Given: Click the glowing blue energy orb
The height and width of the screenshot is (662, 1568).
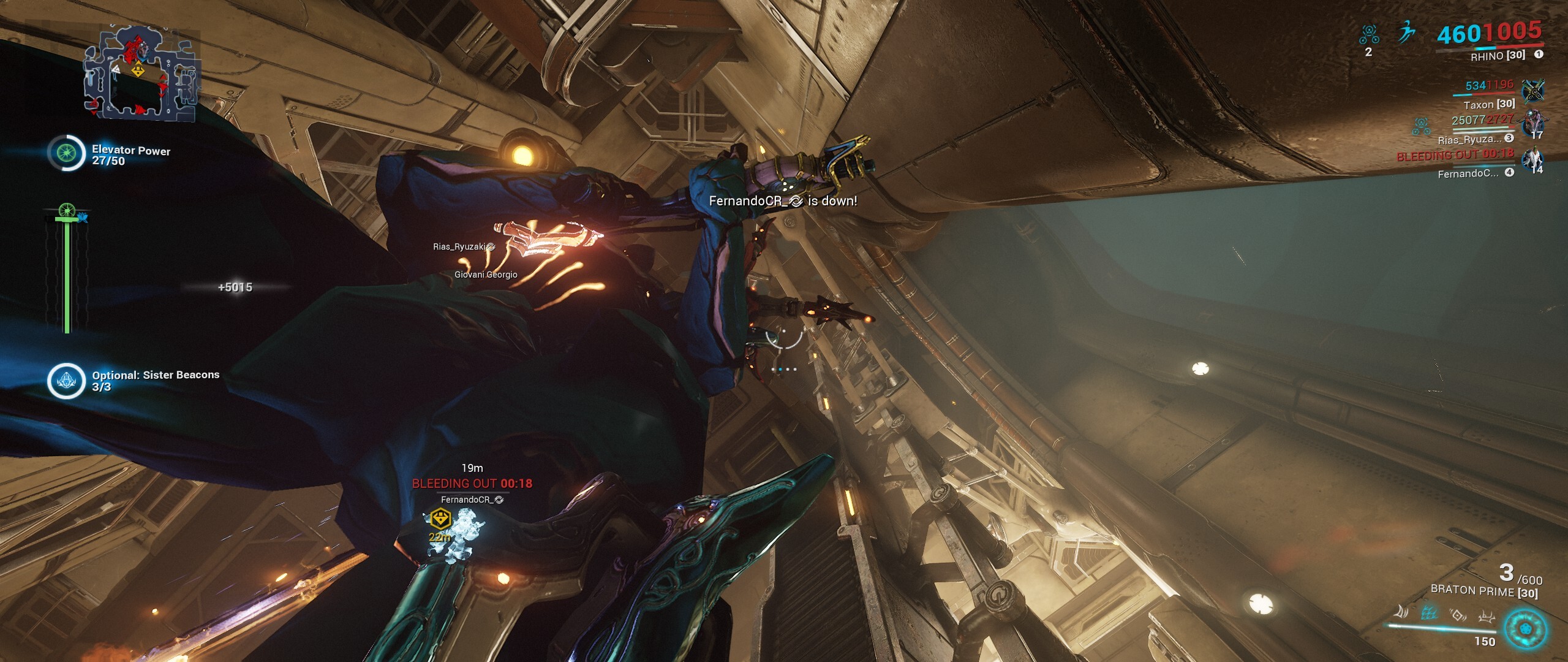Looking at the screenshot, I should point(1525,629).
